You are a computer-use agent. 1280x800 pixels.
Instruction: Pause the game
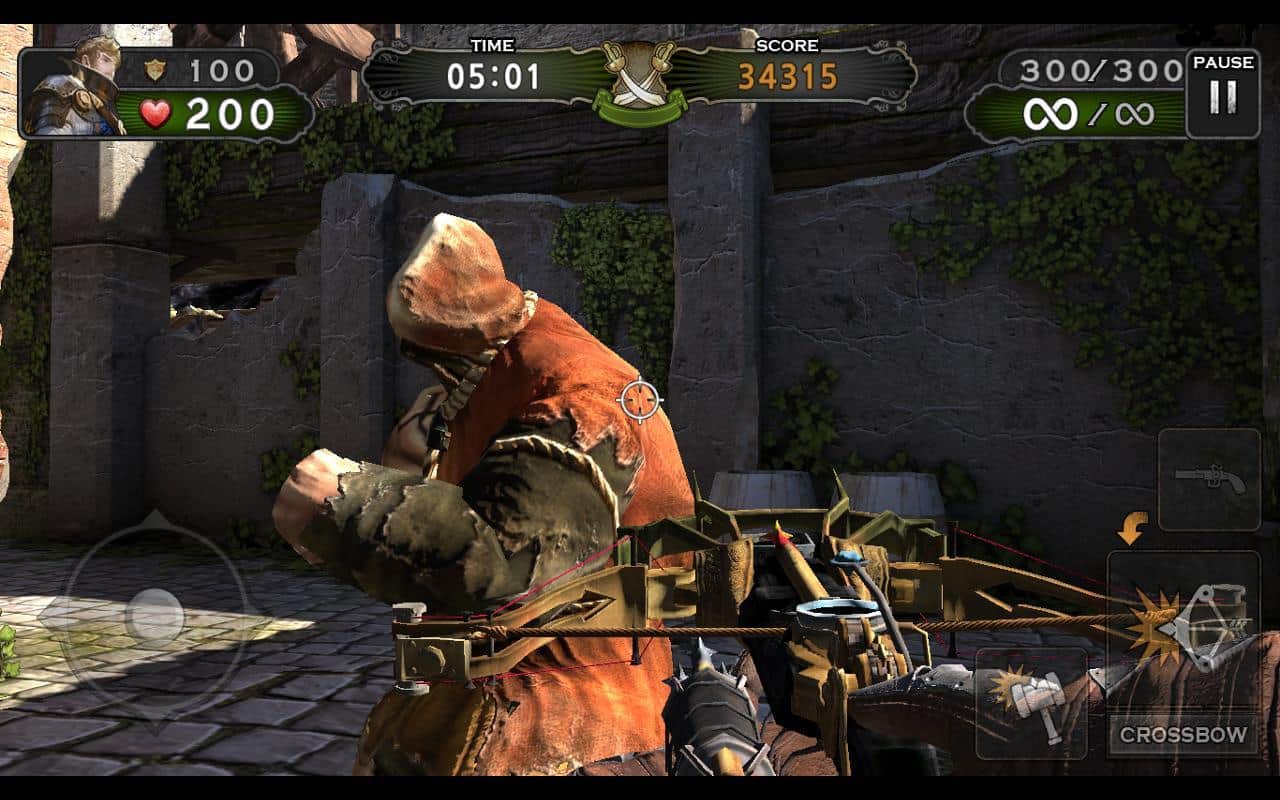click(1222, 93)
